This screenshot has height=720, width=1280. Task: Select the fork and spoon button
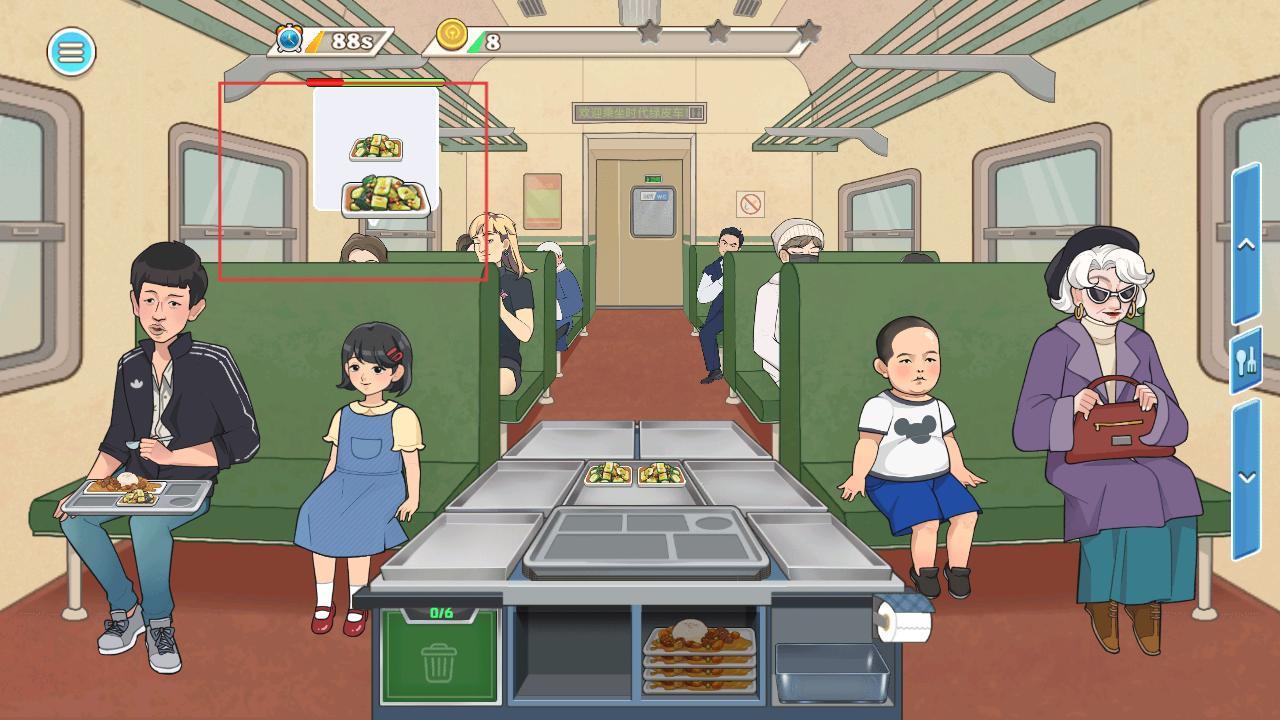point(1246,361)
